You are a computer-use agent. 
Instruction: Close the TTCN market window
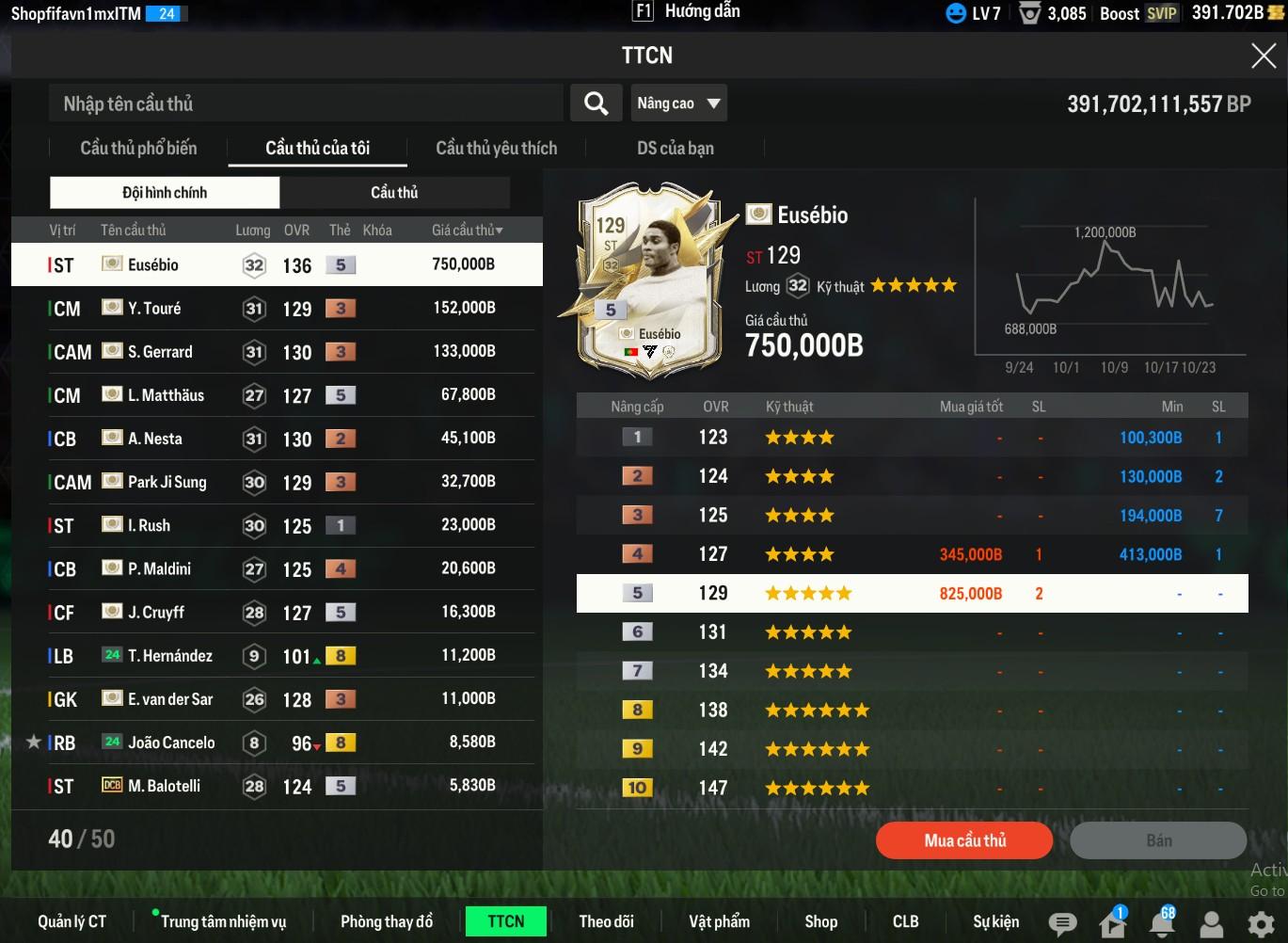(x=1263, y=56)
